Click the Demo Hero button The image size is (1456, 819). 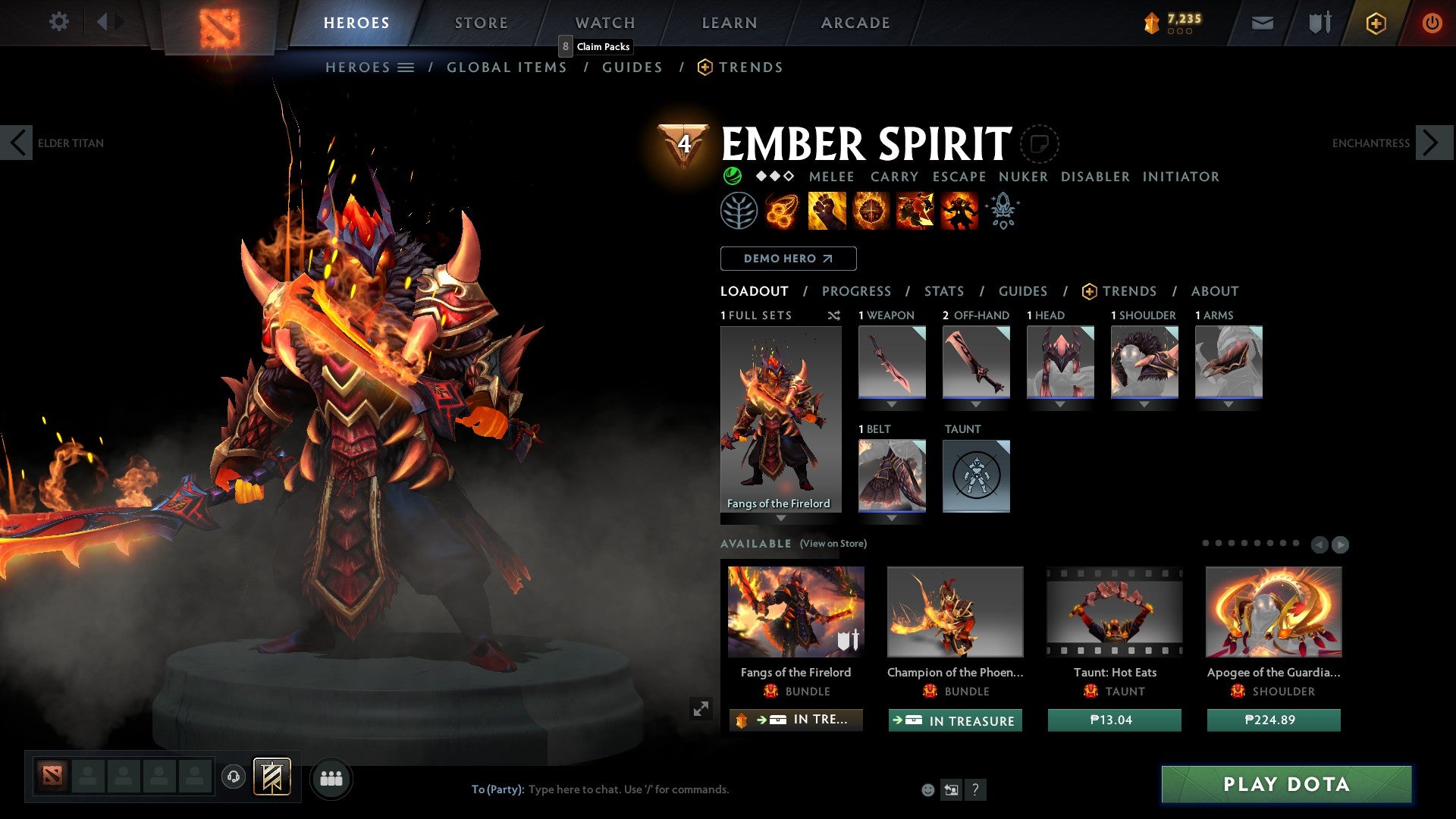pos(787,259)
